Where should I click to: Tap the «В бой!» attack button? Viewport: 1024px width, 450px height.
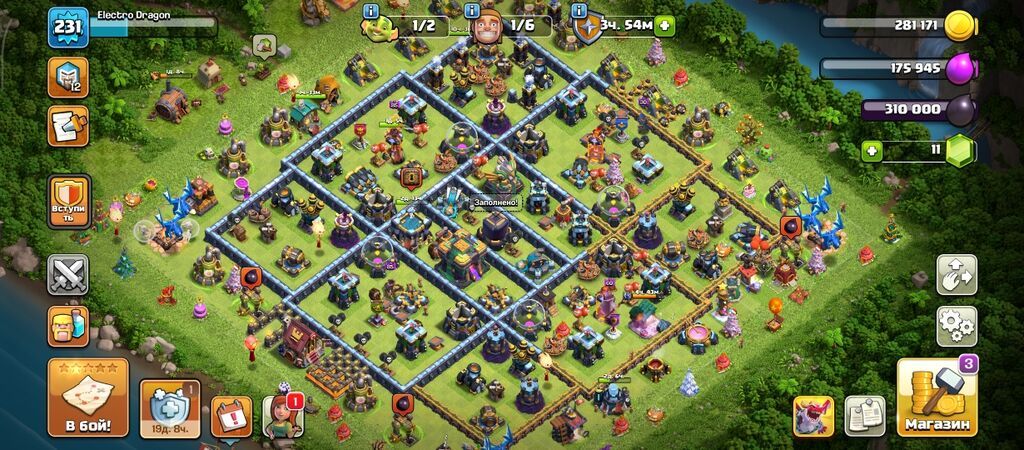coord(88,397)
